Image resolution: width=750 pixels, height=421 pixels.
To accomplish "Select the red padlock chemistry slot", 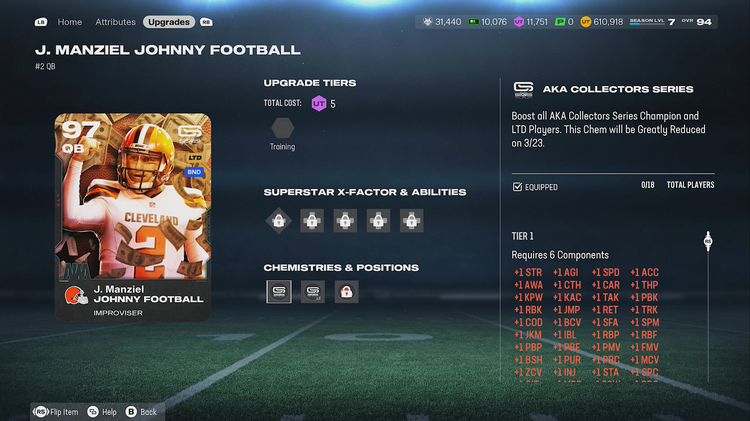I will point(346,292).
